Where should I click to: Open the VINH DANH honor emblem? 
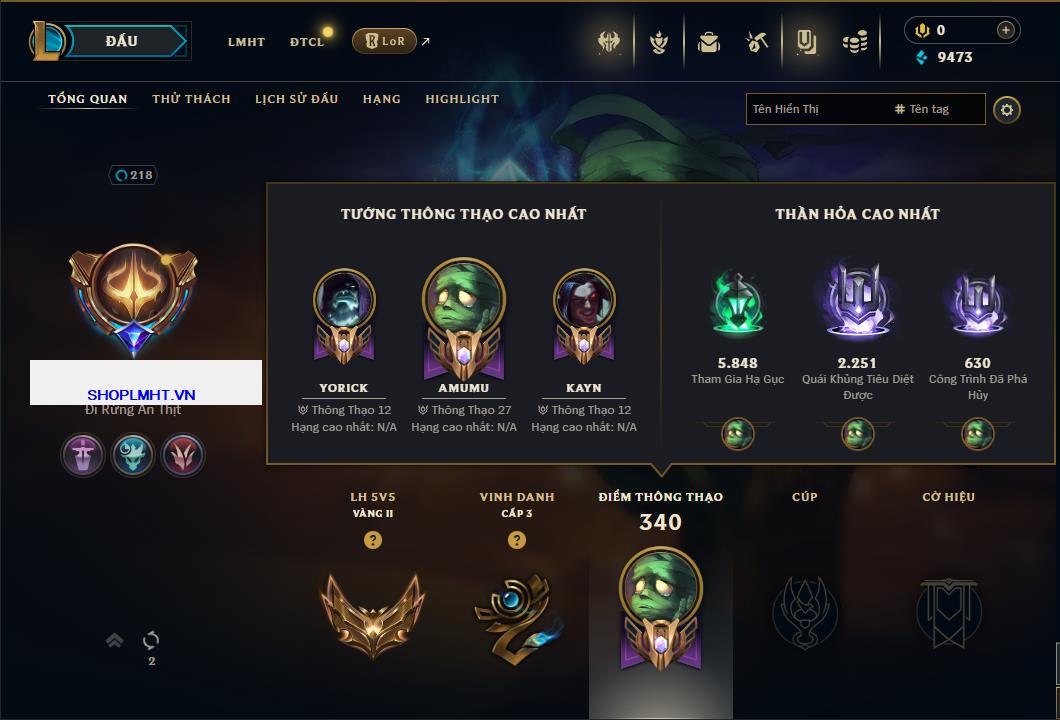[x=516, y=611]
